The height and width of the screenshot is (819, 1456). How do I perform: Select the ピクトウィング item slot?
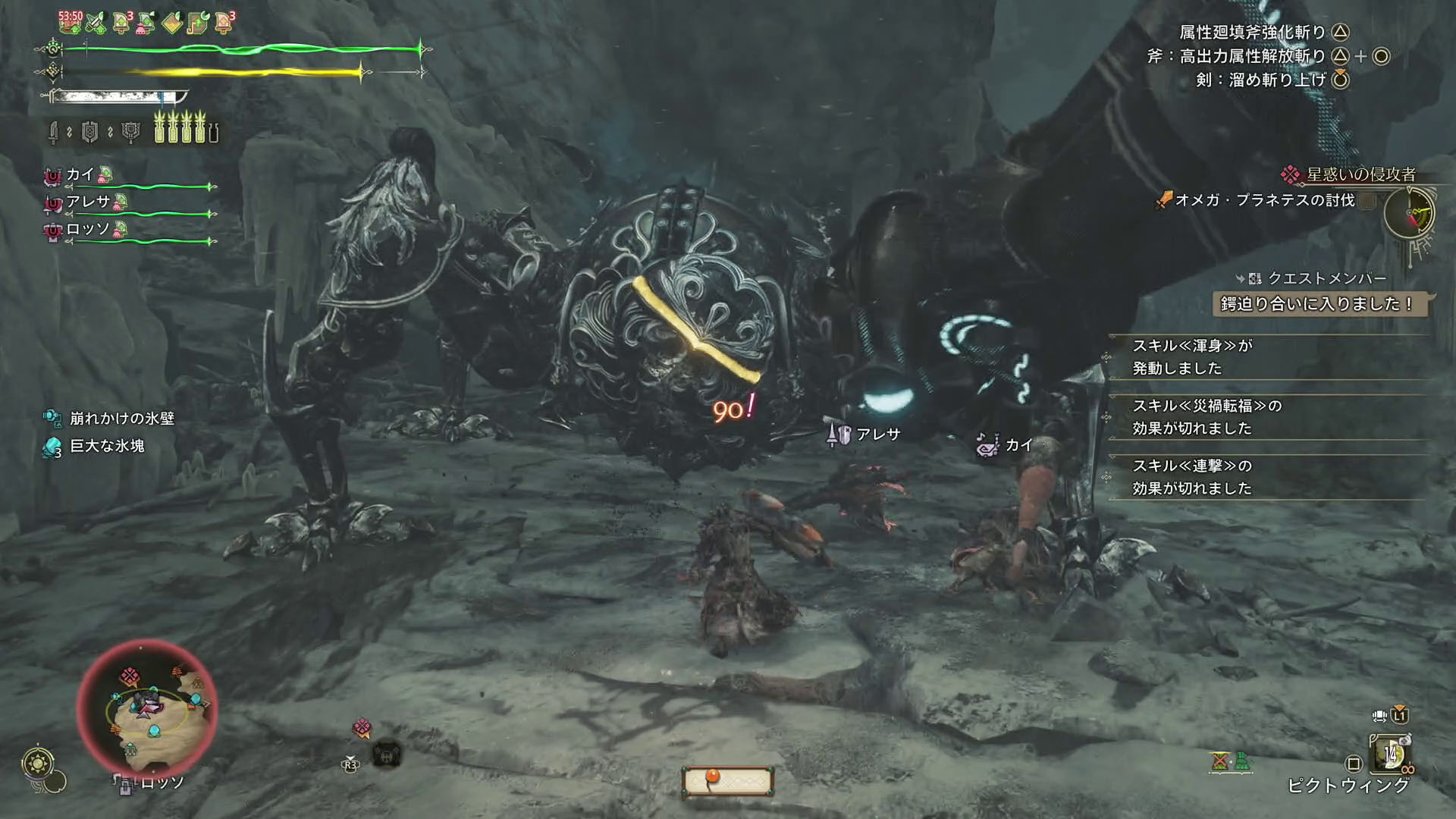tap(1390, 754)
